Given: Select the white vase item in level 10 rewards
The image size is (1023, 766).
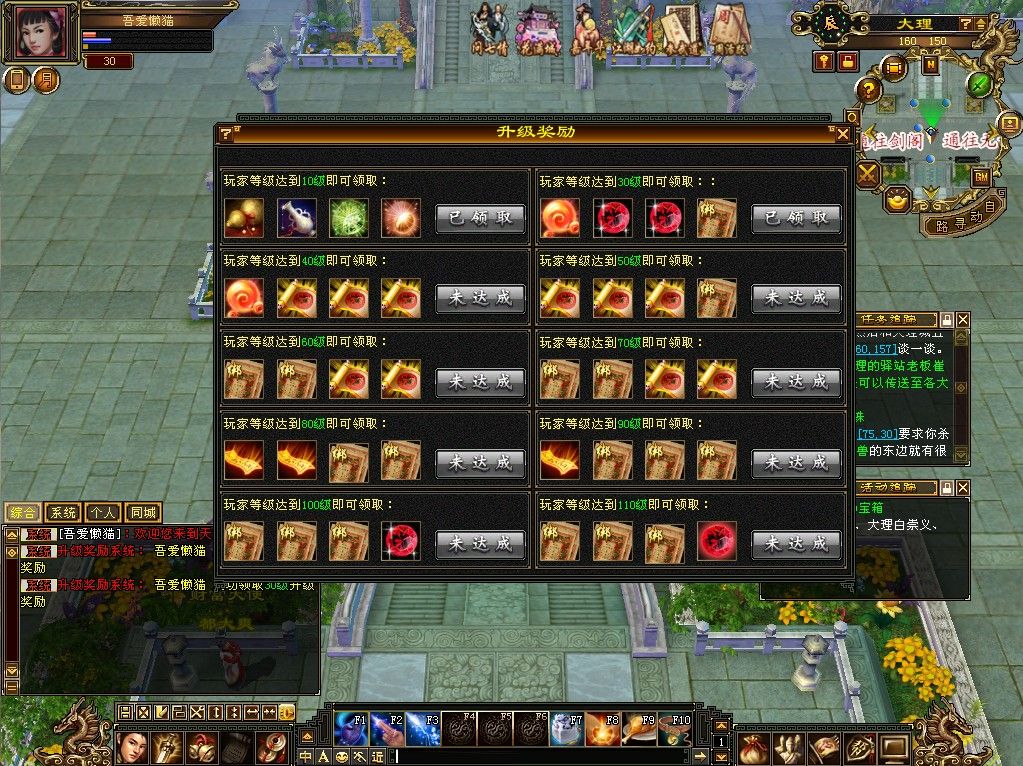Looking at the screenshot, I should (x=296, y=218).
